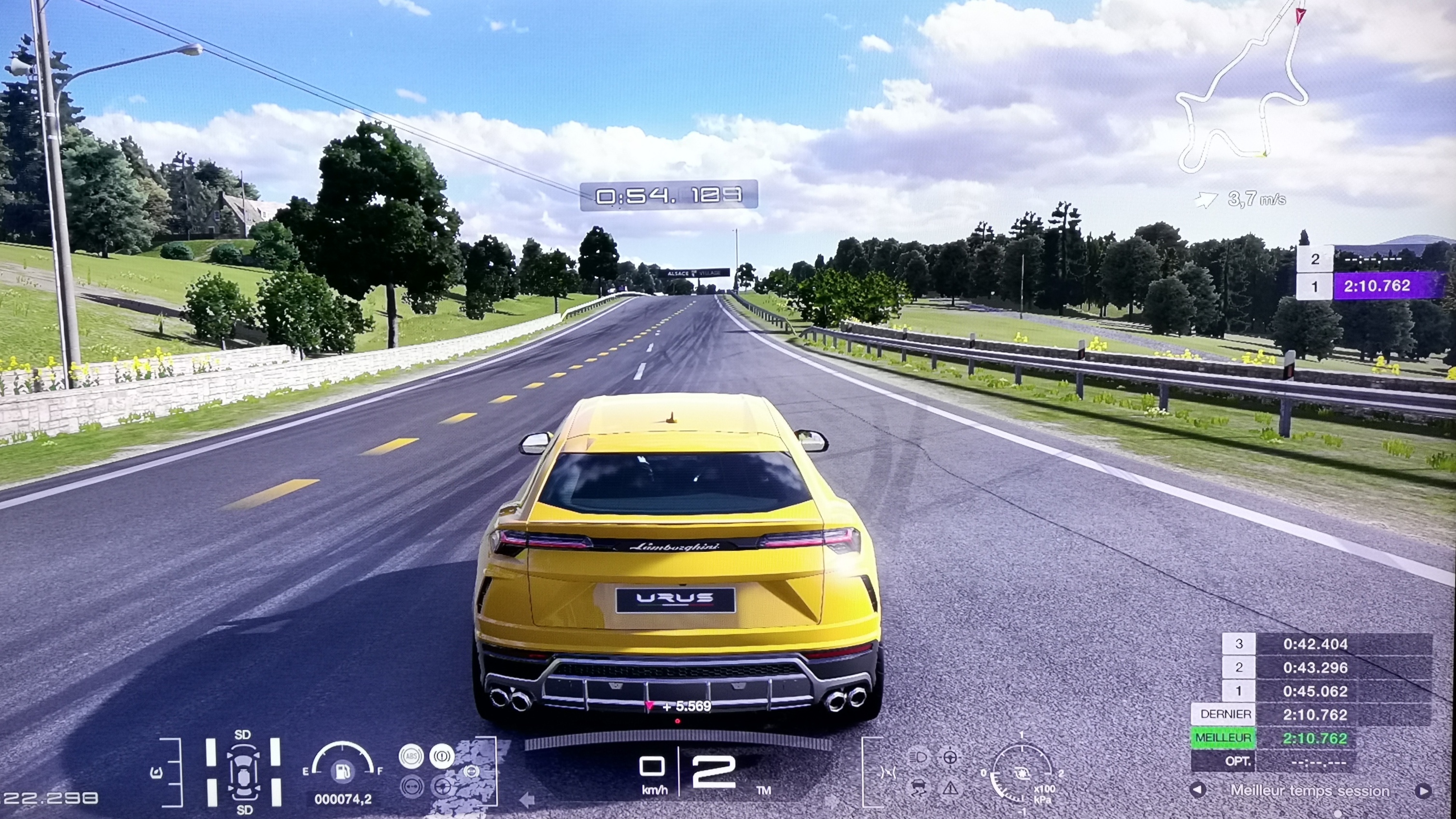
Task: Click the ABS indicator icon
Action: pyautogui.click(x=411, y=756)
